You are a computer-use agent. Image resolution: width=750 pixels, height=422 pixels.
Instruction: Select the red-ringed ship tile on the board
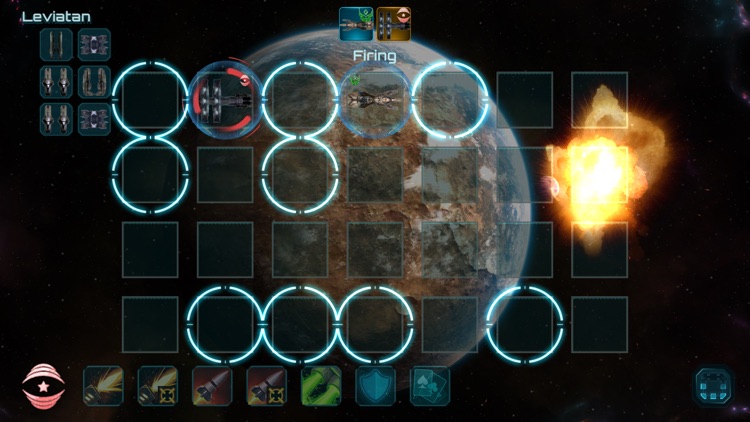(225, 100)
